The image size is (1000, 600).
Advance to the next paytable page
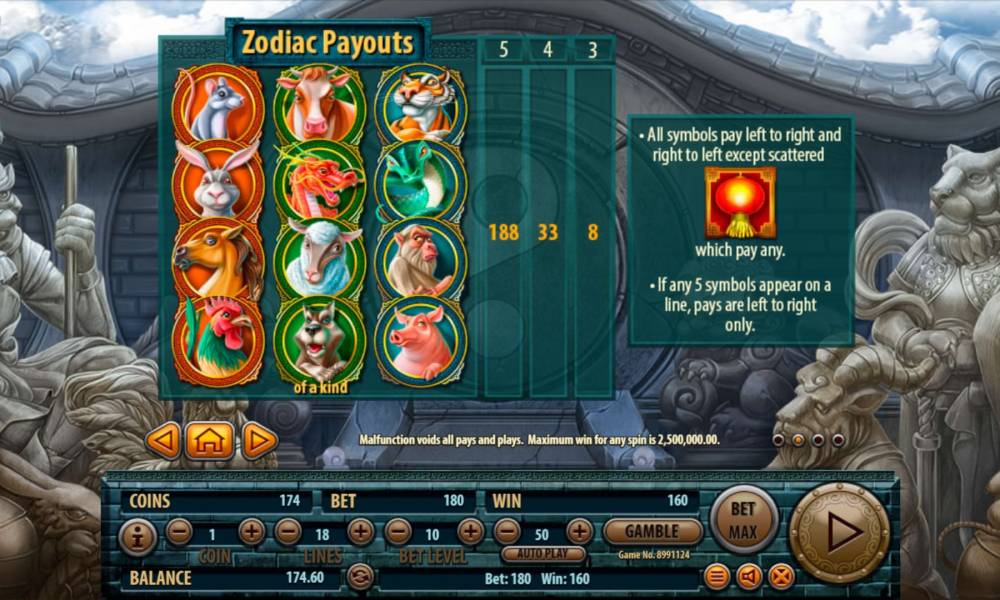[258, 440]
